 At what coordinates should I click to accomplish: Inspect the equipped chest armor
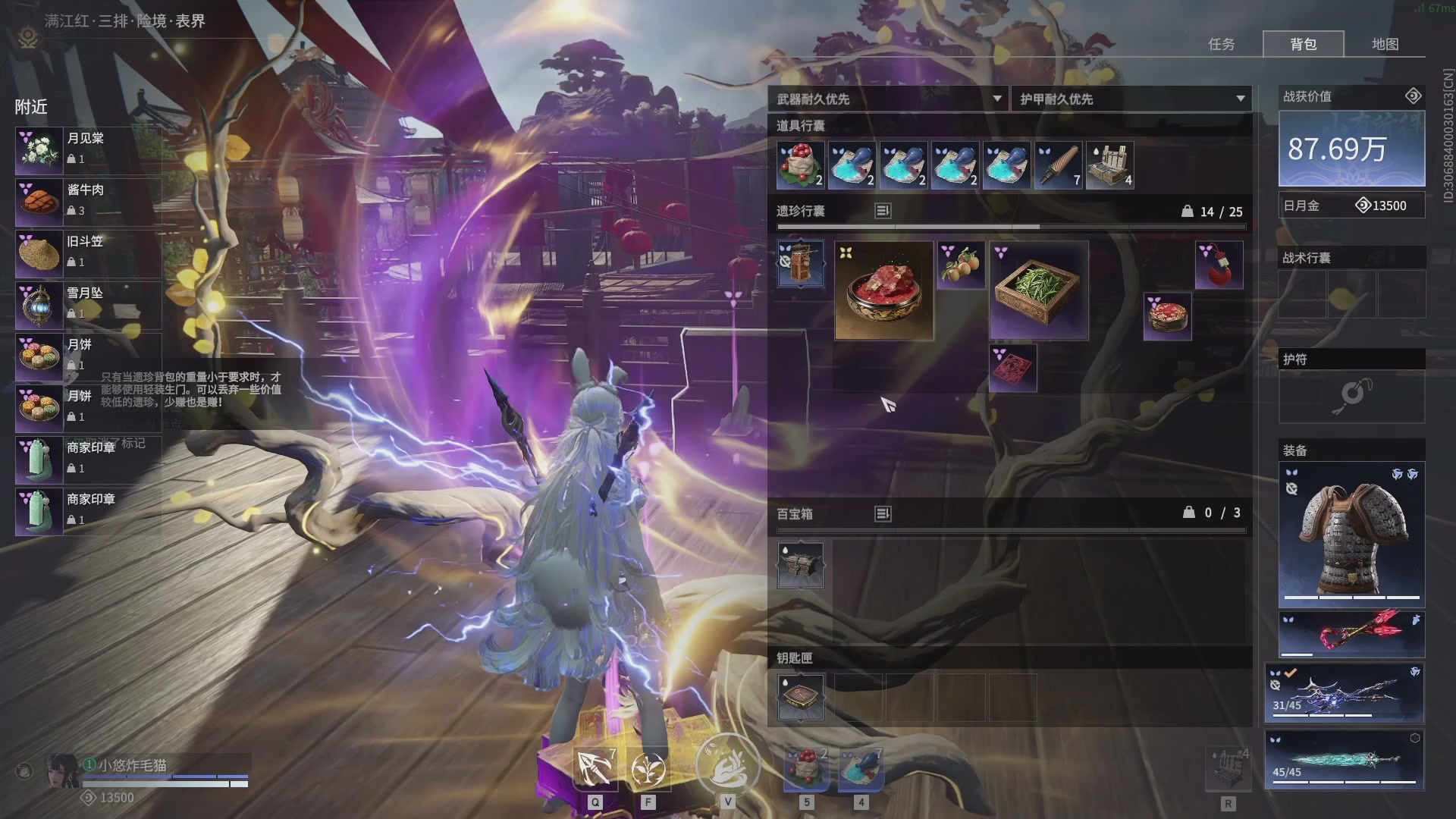1351,535
